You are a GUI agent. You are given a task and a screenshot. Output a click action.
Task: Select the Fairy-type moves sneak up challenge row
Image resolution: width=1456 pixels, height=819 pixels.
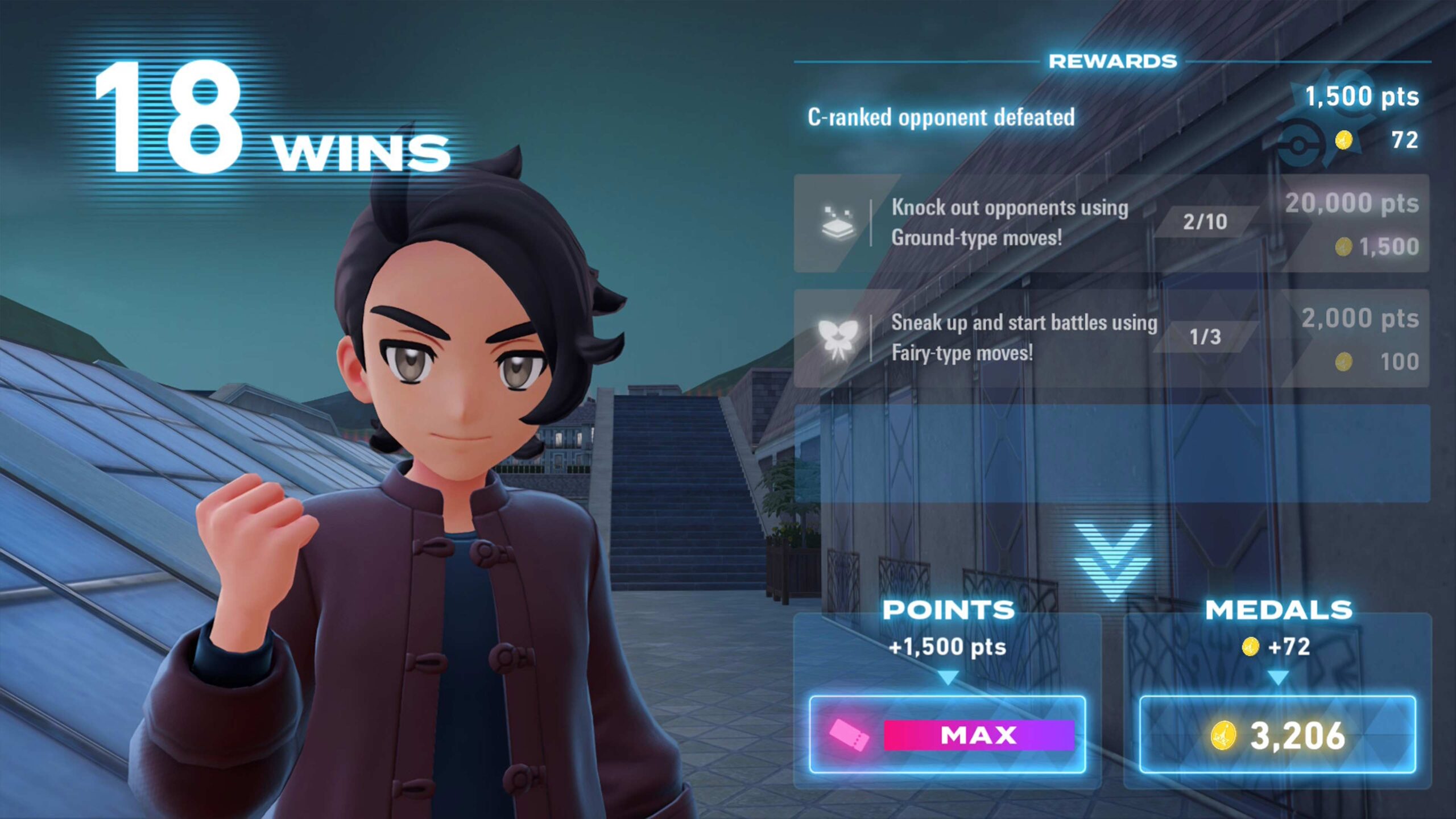tap(1110, 338)
